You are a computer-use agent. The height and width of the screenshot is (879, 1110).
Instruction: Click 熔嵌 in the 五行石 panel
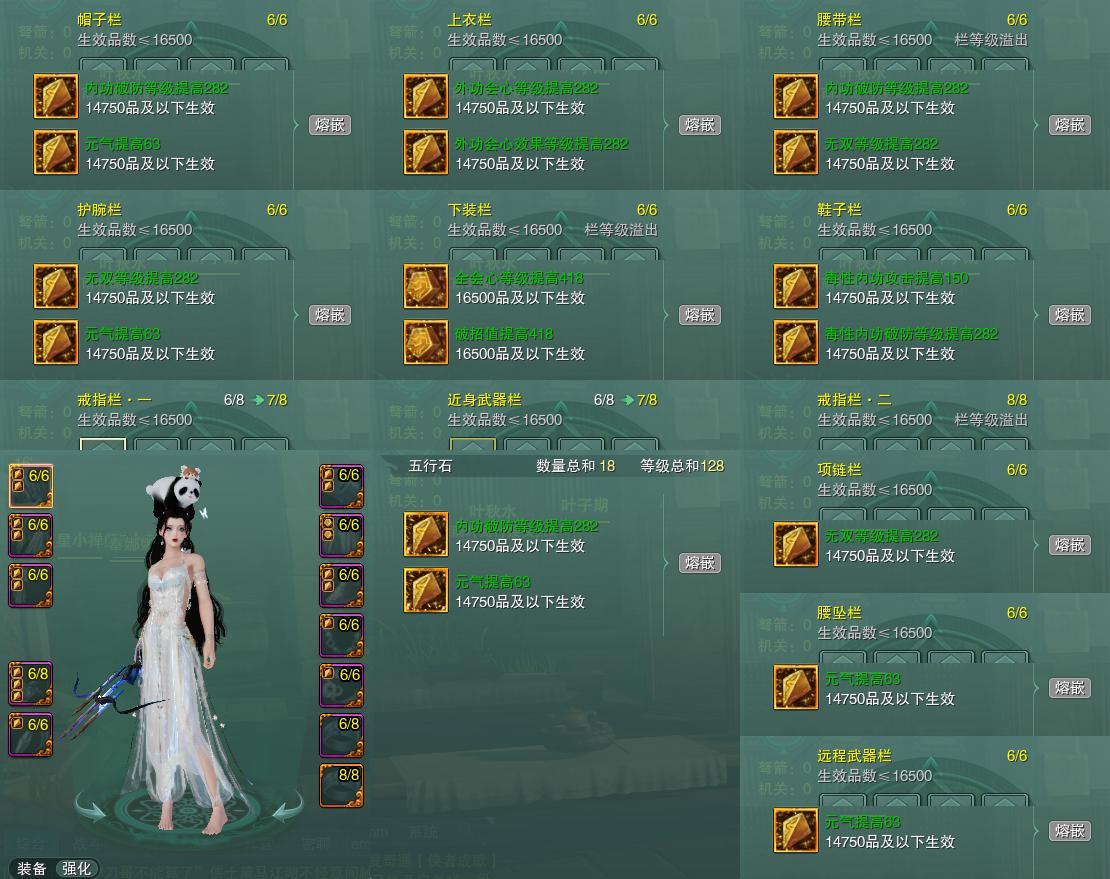click(x=700, y=563)
